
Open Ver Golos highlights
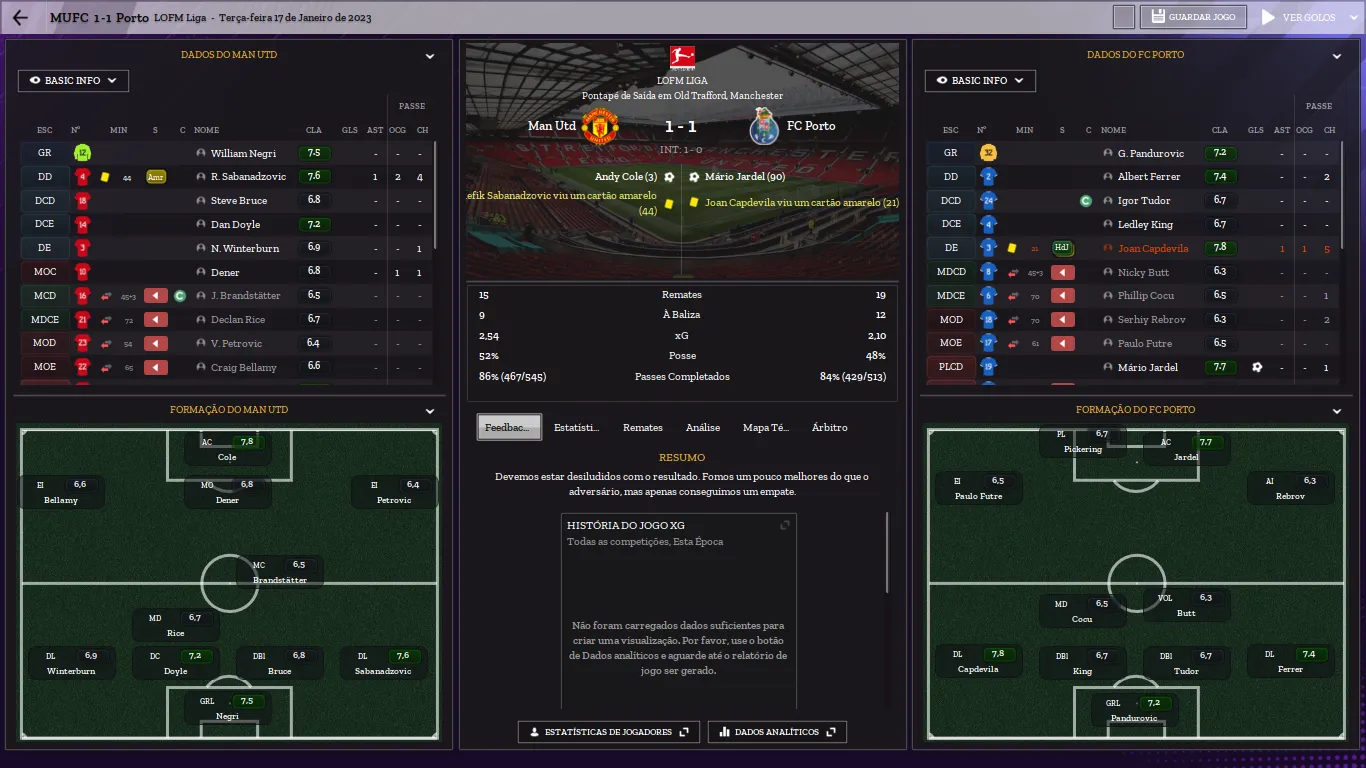(x=1296, y=17)
